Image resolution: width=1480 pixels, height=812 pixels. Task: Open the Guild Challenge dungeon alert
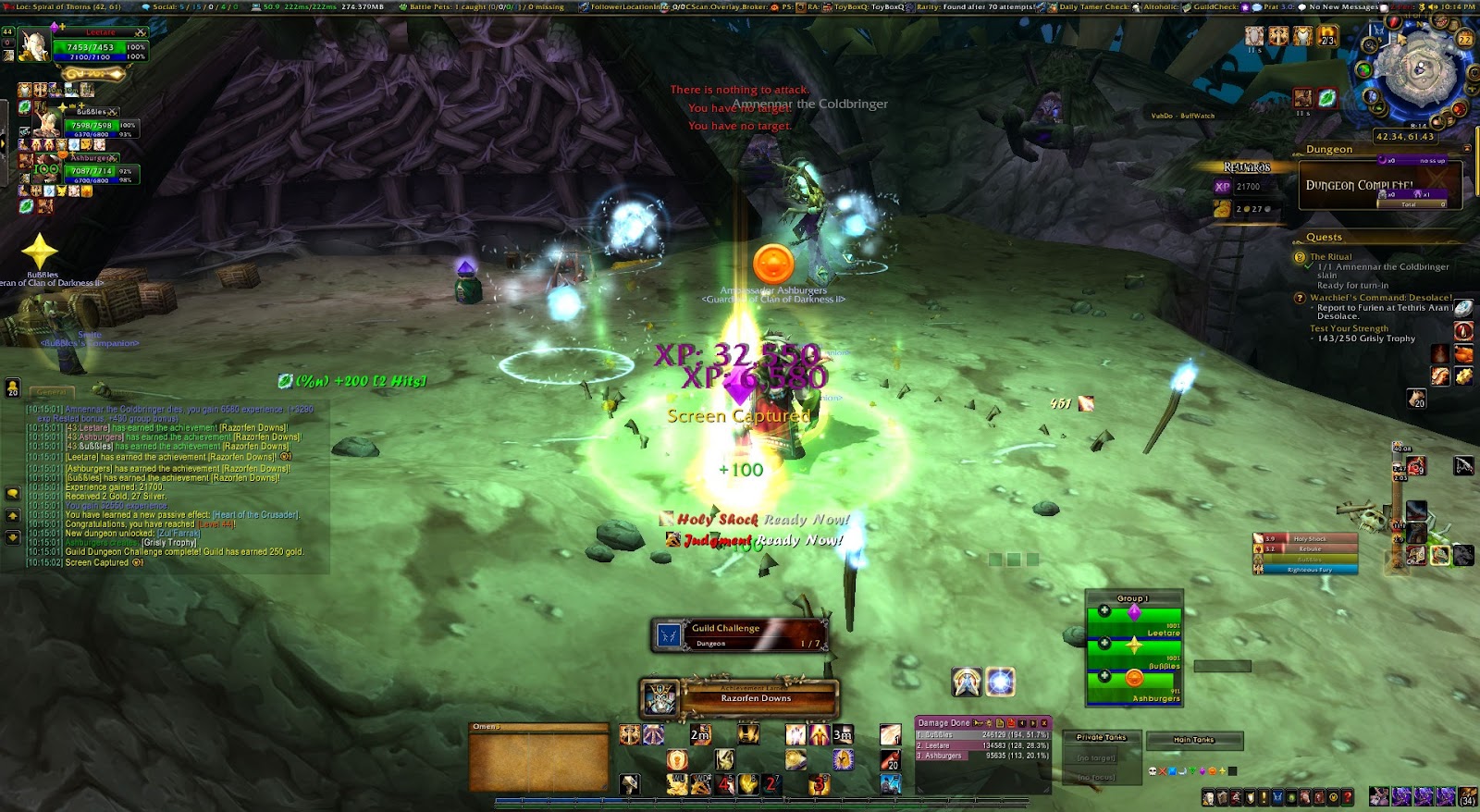[740, 634]
